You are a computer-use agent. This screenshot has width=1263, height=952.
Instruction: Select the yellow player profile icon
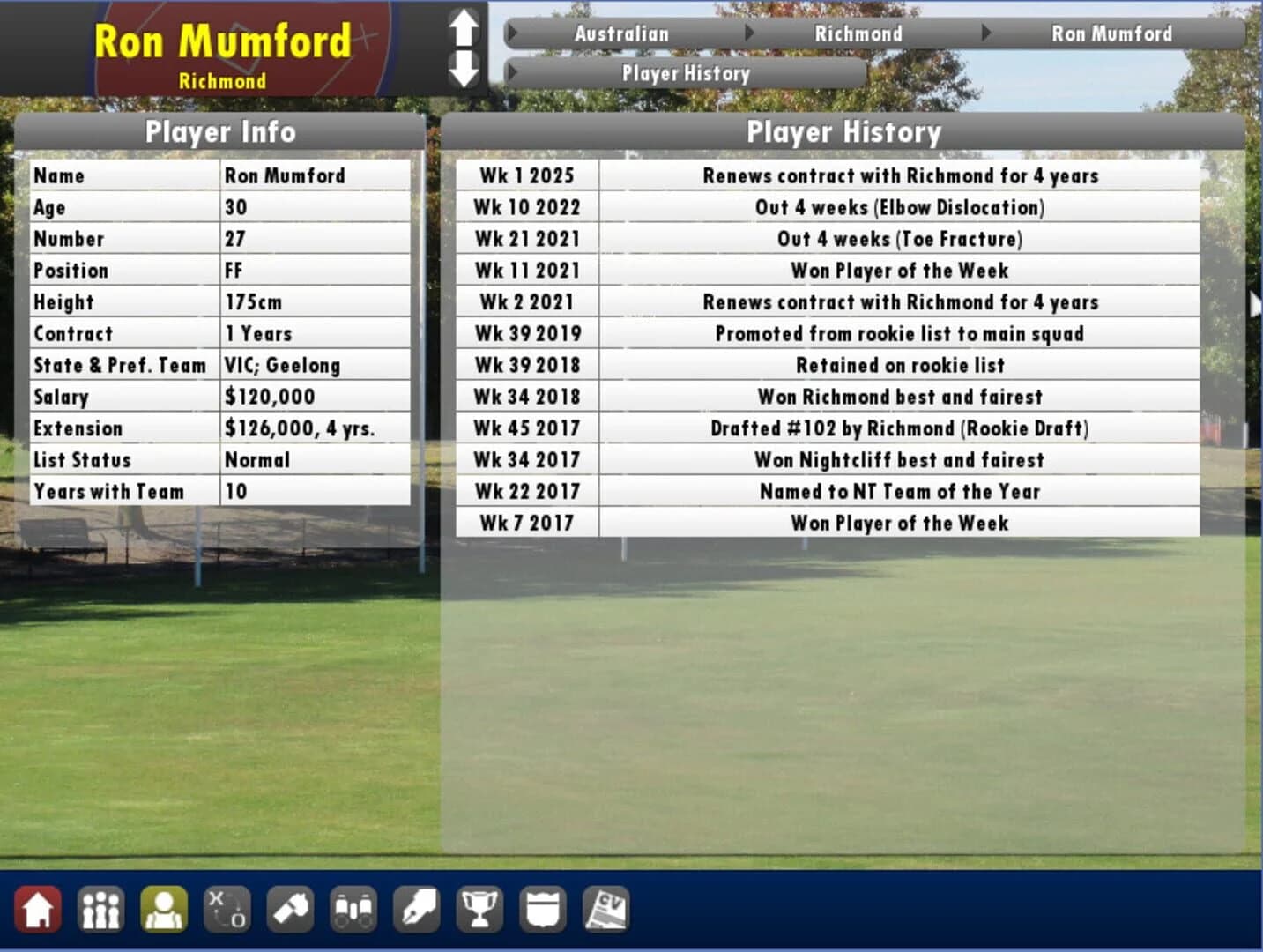tap(164, 908)
